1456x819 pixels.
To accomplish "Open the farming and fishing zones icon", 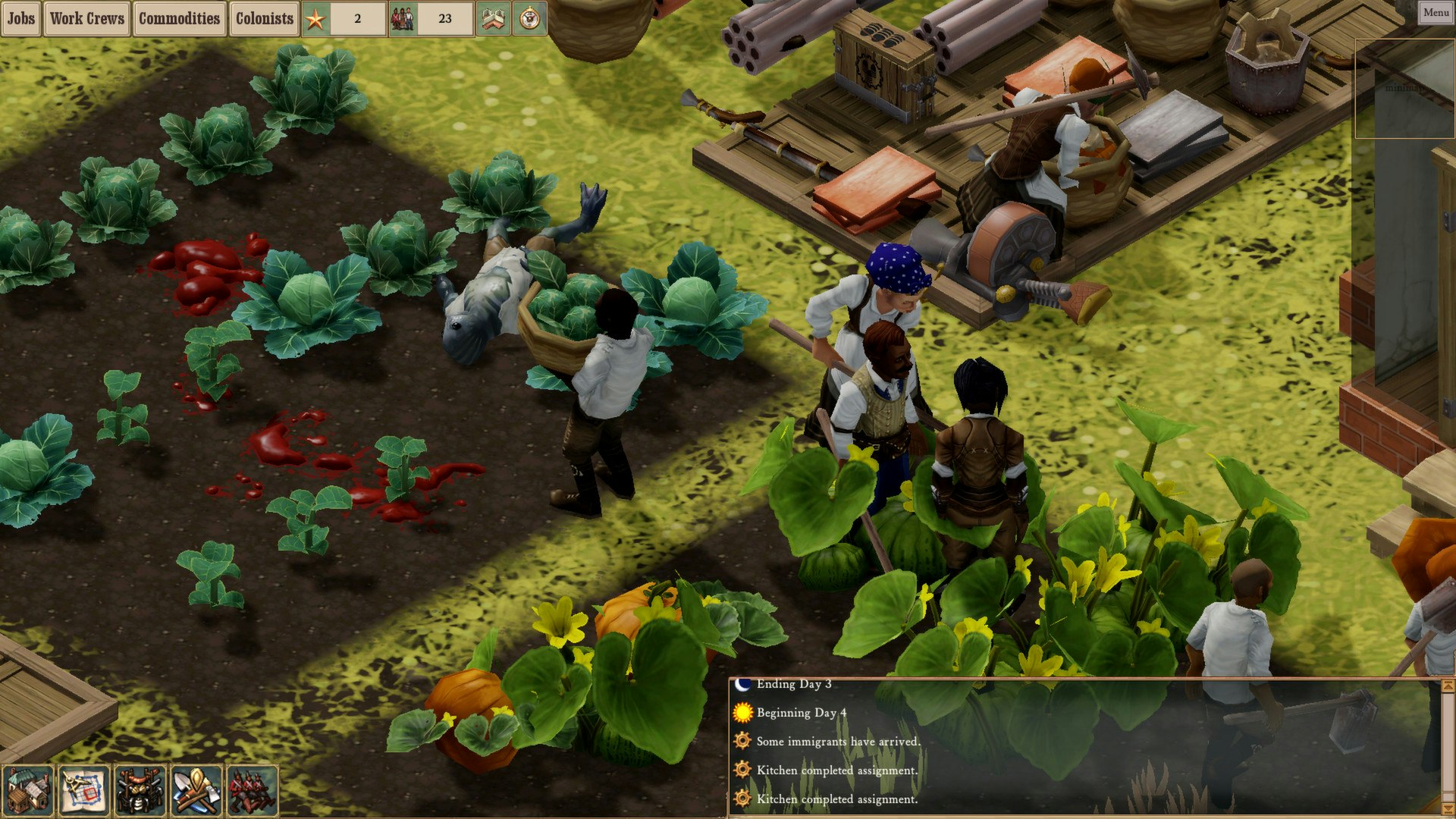I will coord(139,789).
